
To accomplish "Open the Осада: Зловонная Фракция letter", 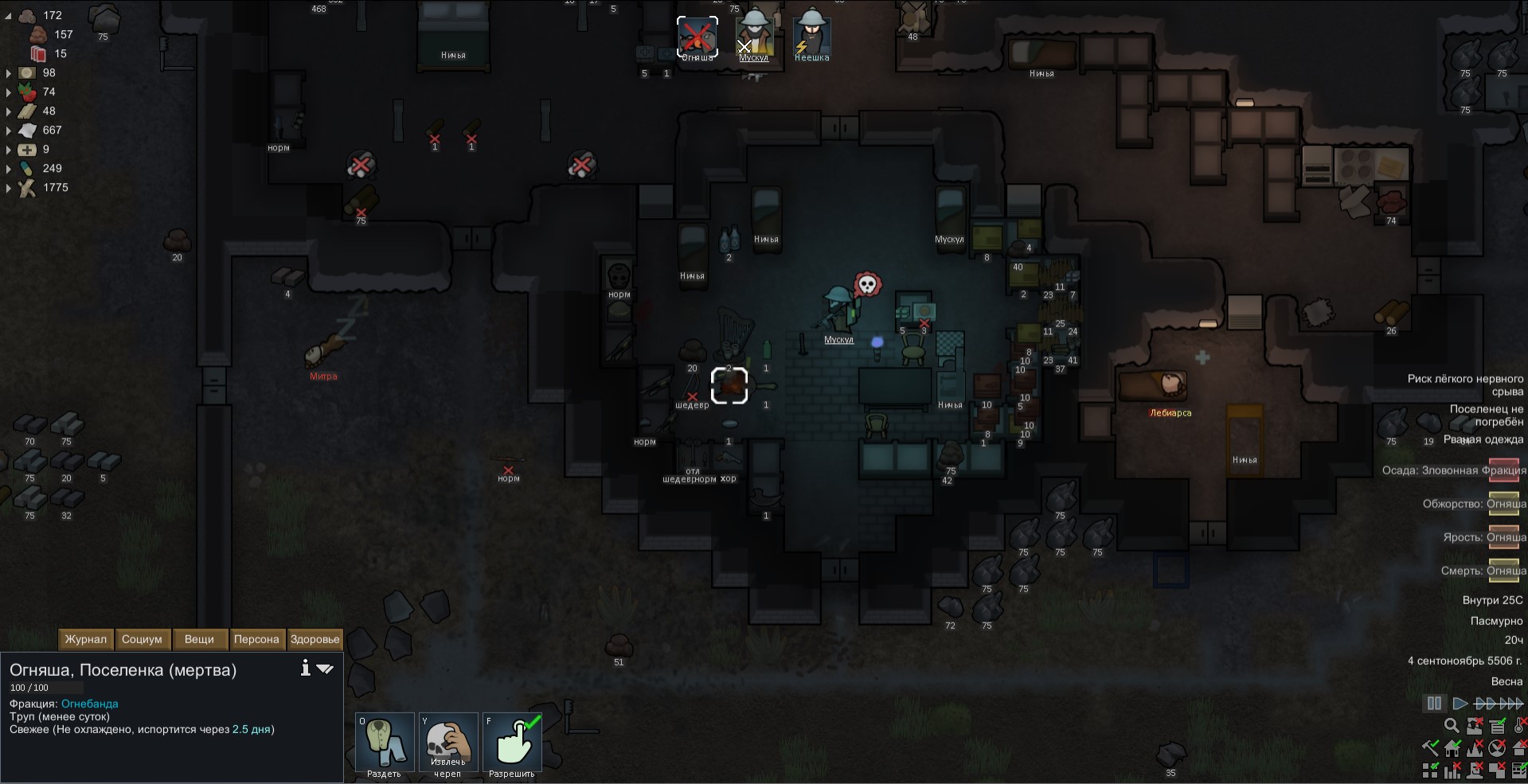I will [x=1504, y=470].
